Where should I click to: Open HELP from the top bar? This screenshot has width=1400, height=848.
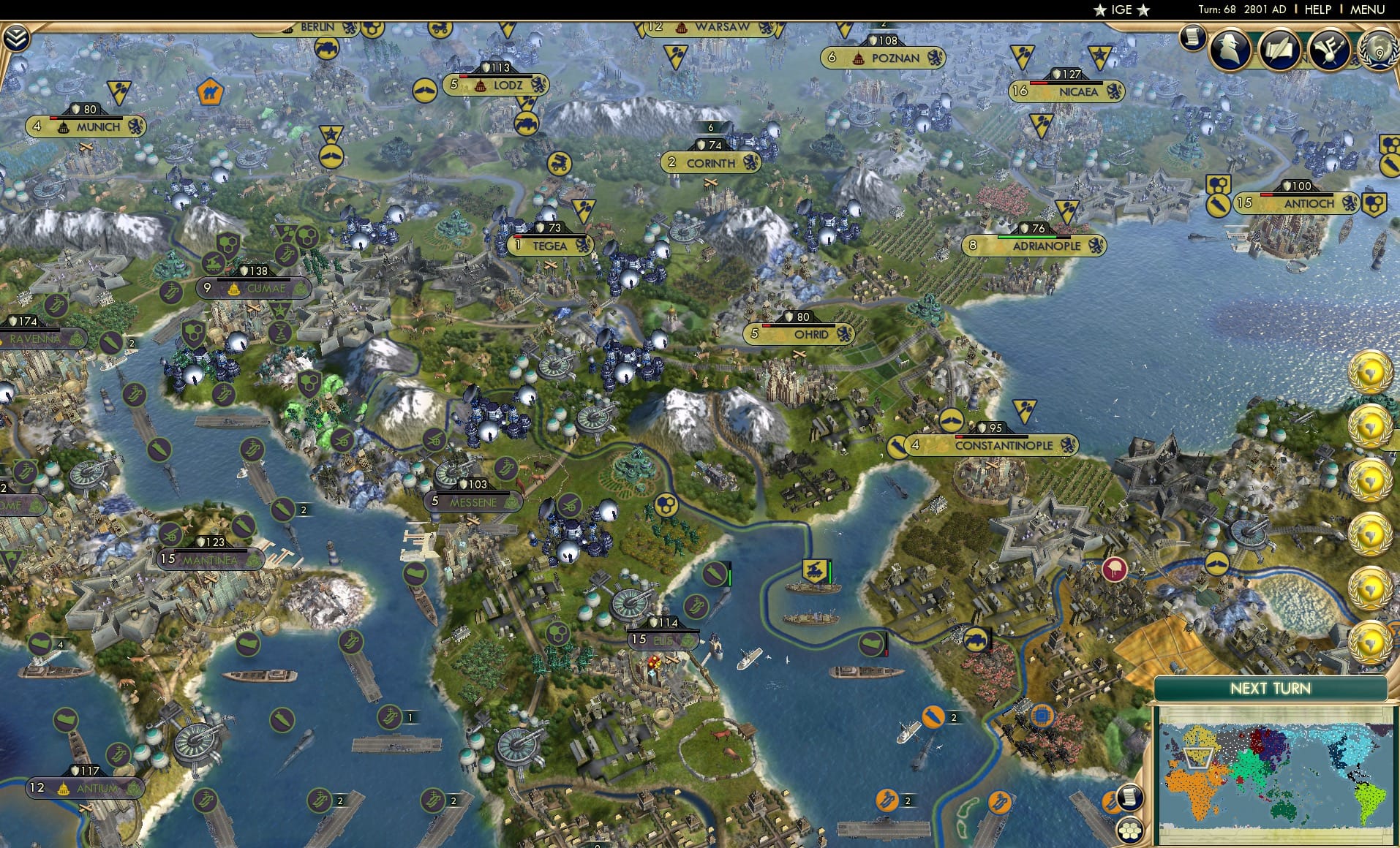[1317, 10]
